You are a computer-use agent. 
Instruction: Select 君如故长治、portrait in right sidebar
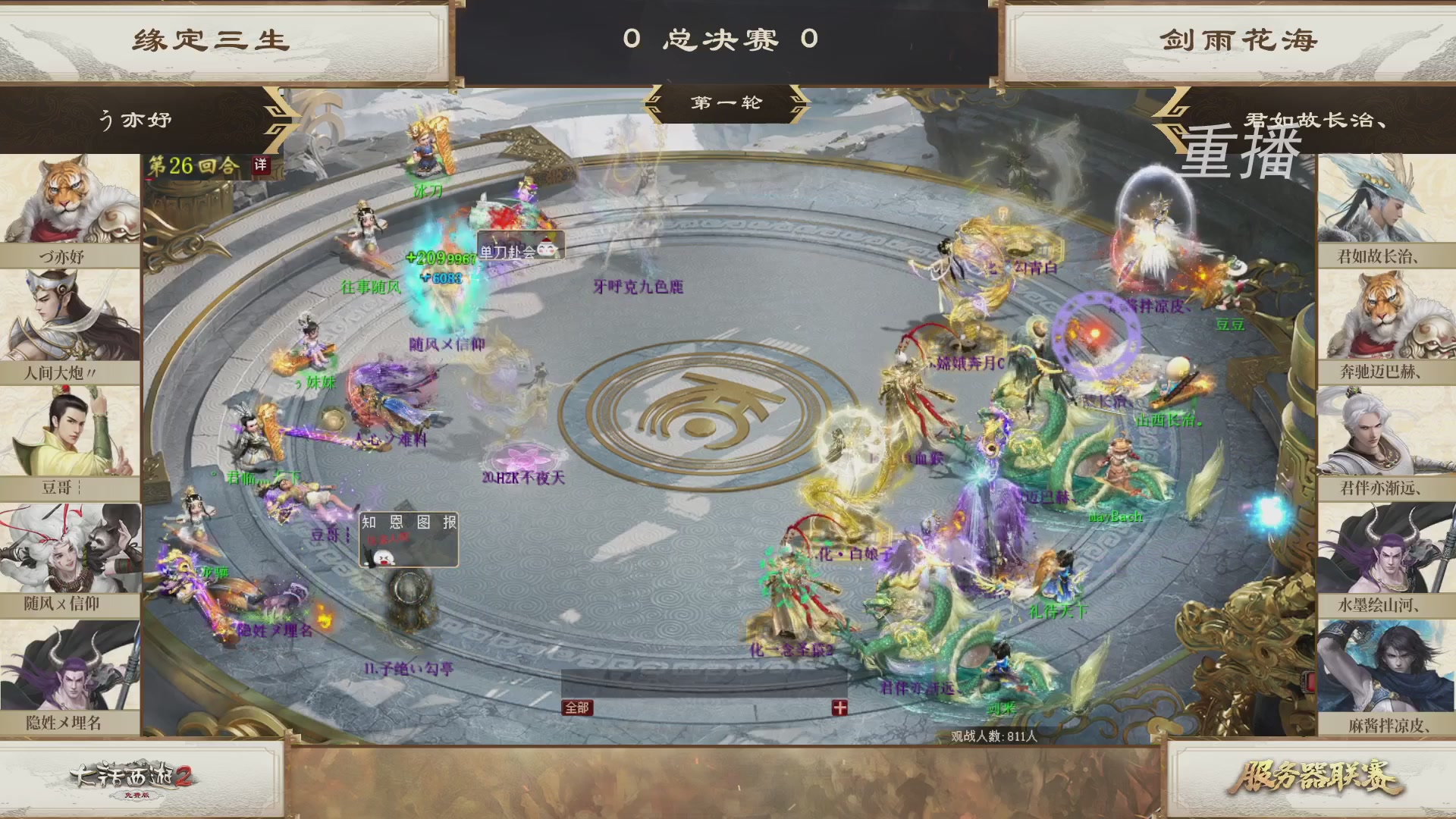click(x=1388, y=197)
